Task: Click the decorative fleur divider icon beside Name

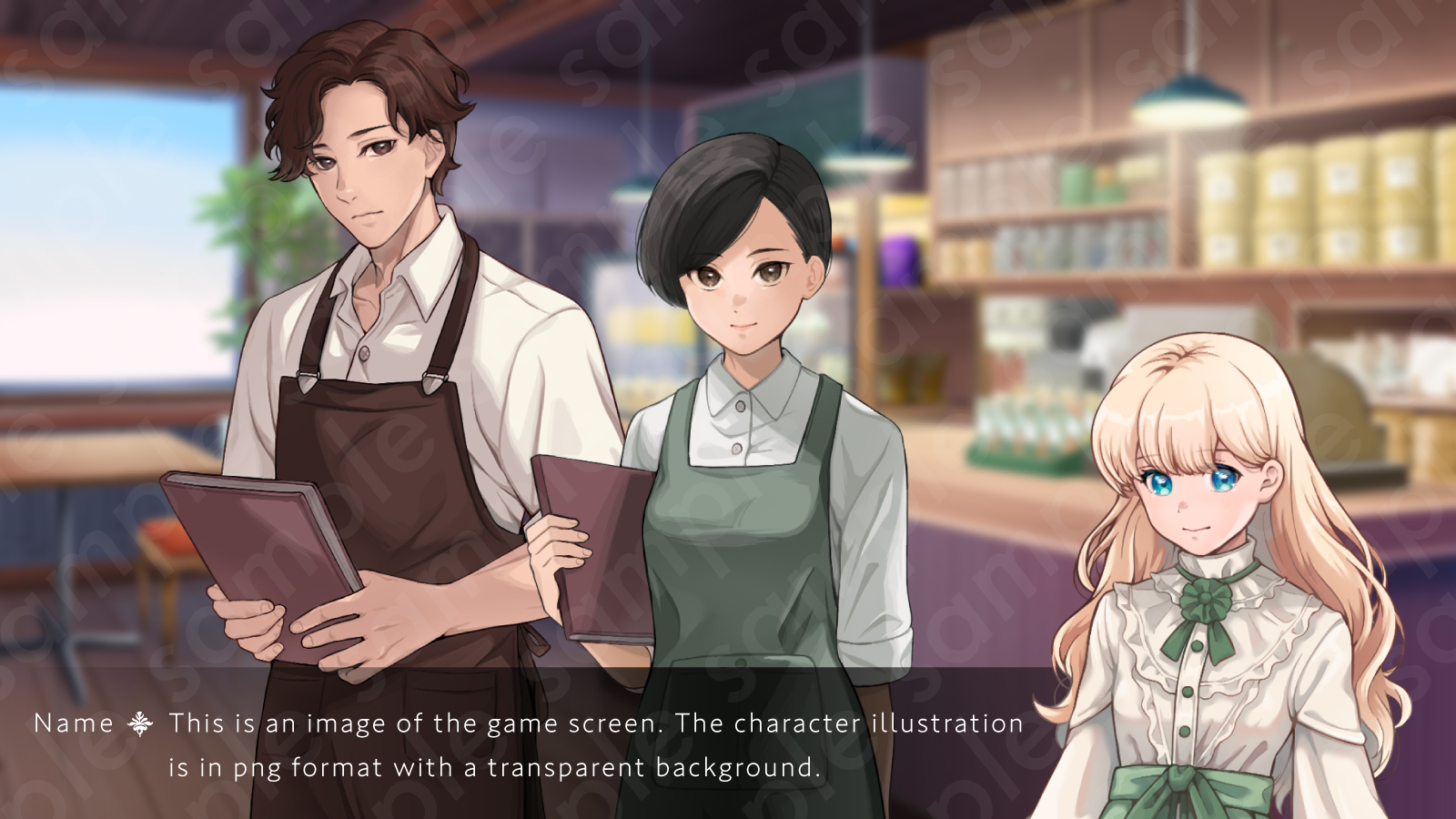Action: (x=141, y=724)
